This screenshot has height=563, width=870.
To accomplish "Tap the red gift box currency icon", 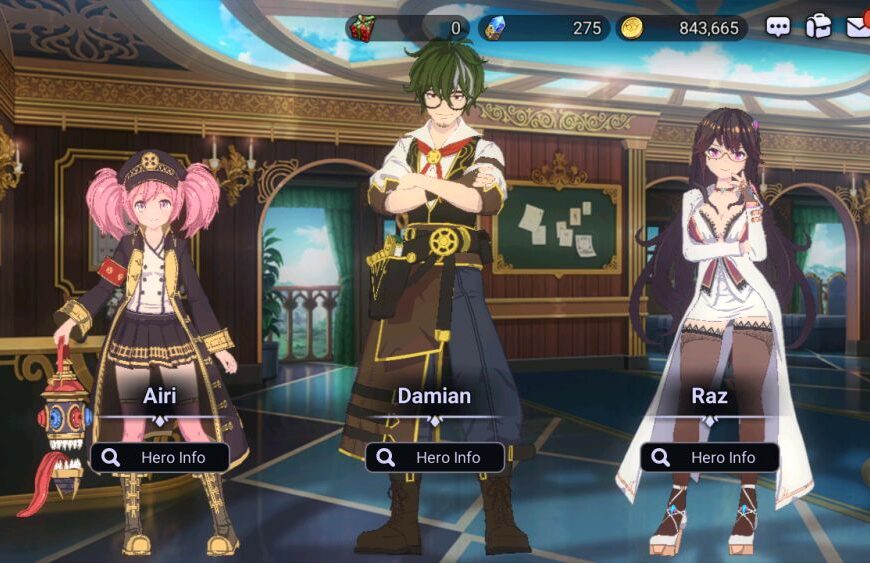I will point(360,28).
